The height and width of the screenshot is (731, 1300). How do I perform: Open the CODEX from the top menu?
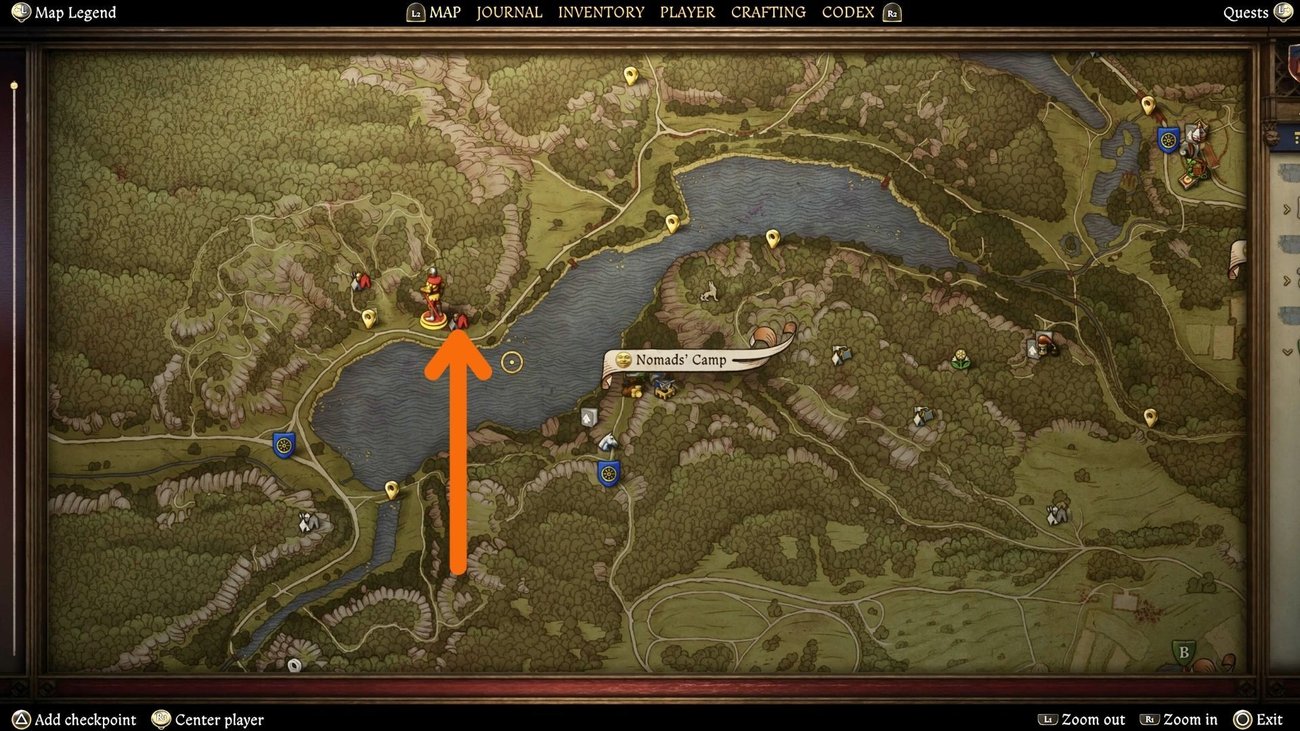[x=846, y=12]
